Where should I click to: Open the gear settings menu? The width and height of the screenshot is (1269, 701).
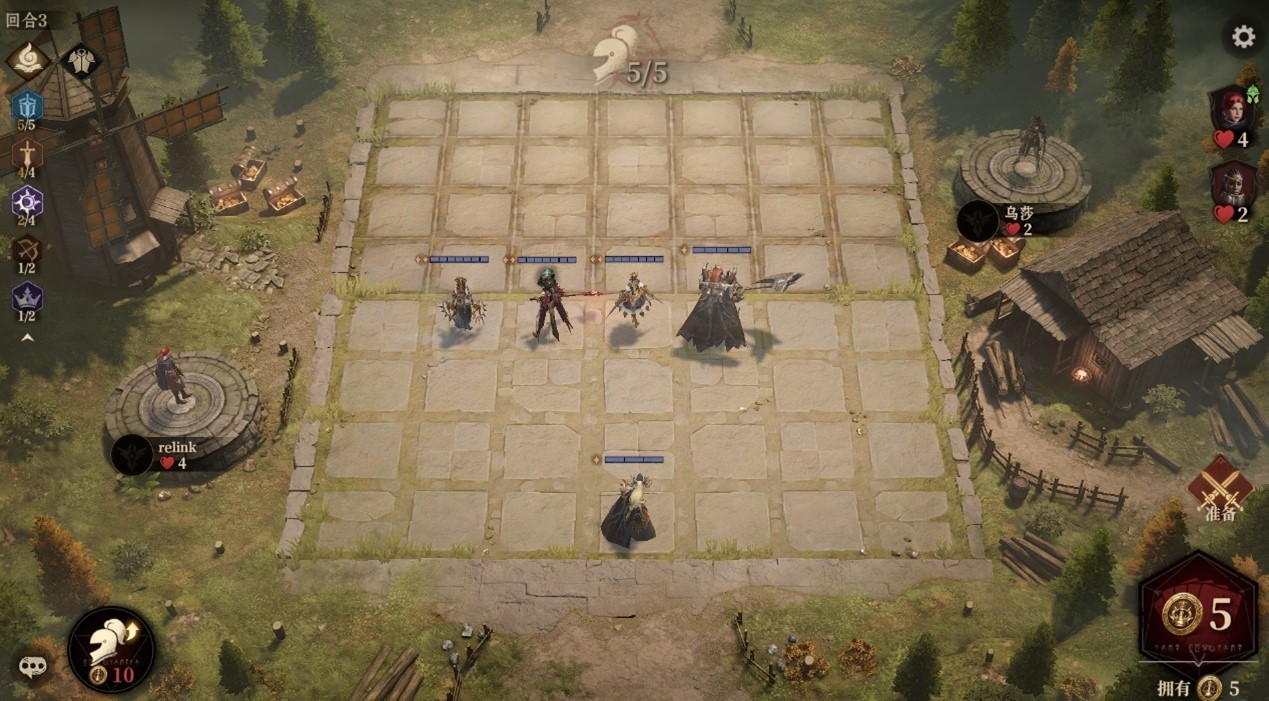(x=1243, y=38)
